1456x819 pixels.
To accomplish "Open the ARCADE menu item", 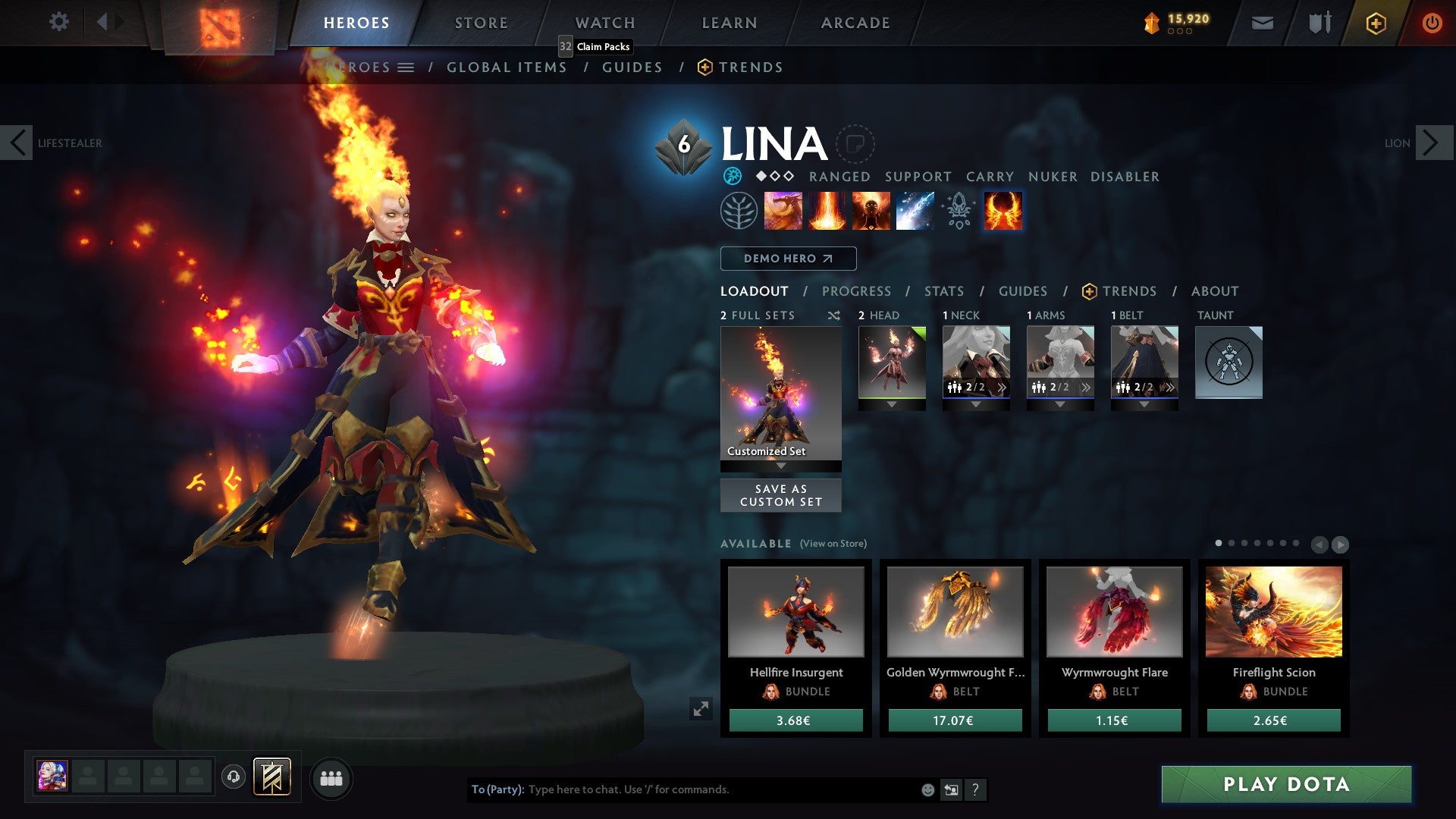I will coord(855,22).
